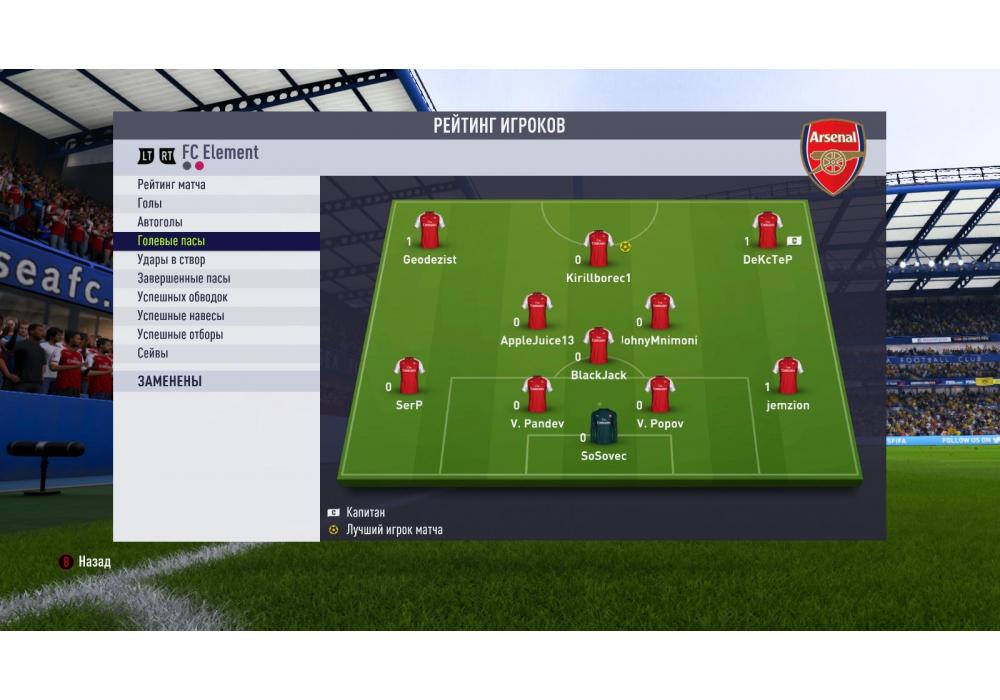Image resolution: width=1000 pixels, height=700 pixels.
Task: Choose the Голы category
Action: (150, 204)
